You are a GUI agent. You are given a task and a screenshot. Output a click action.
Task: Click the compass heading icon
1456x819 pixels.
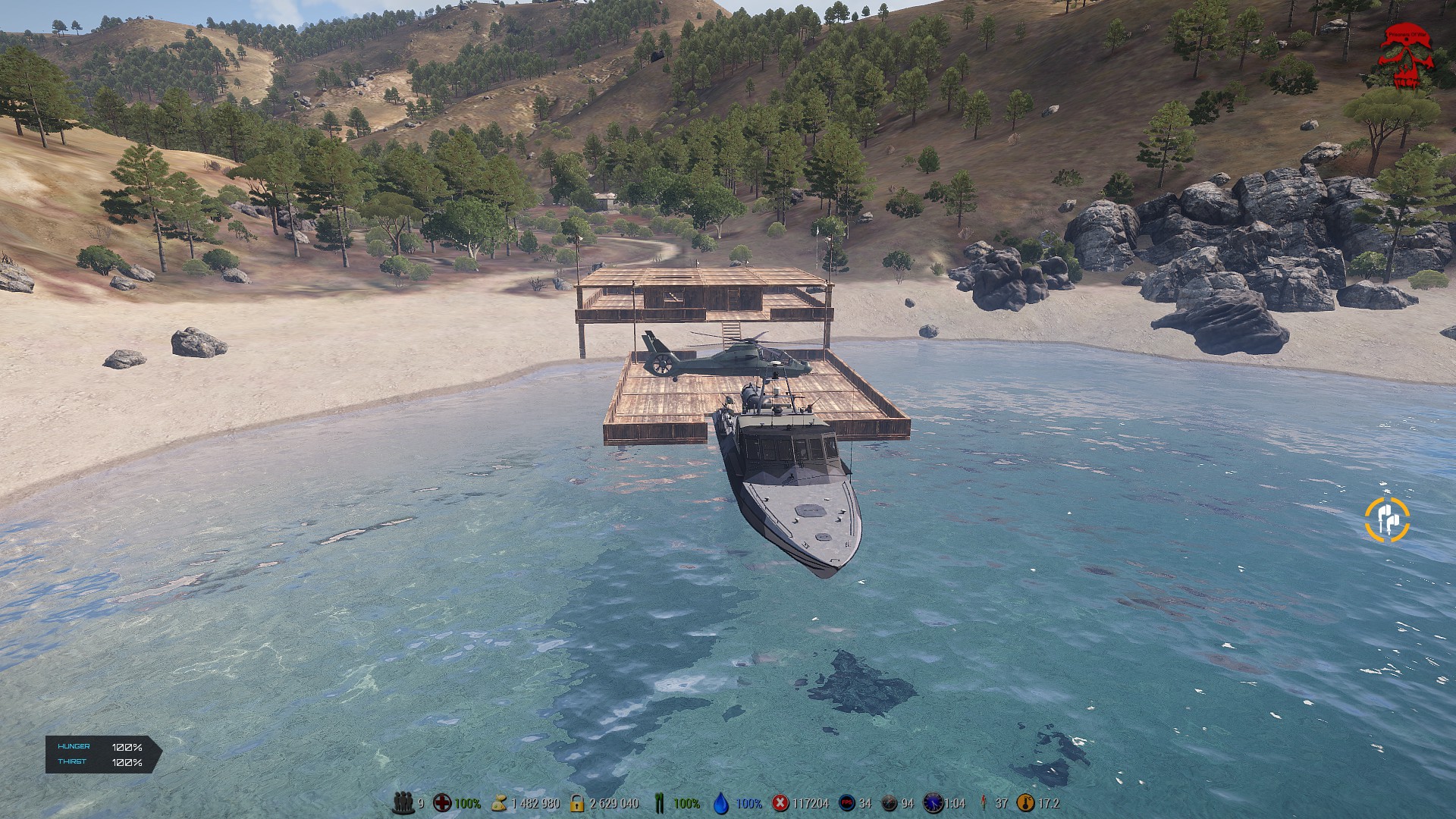coord(890,802)
